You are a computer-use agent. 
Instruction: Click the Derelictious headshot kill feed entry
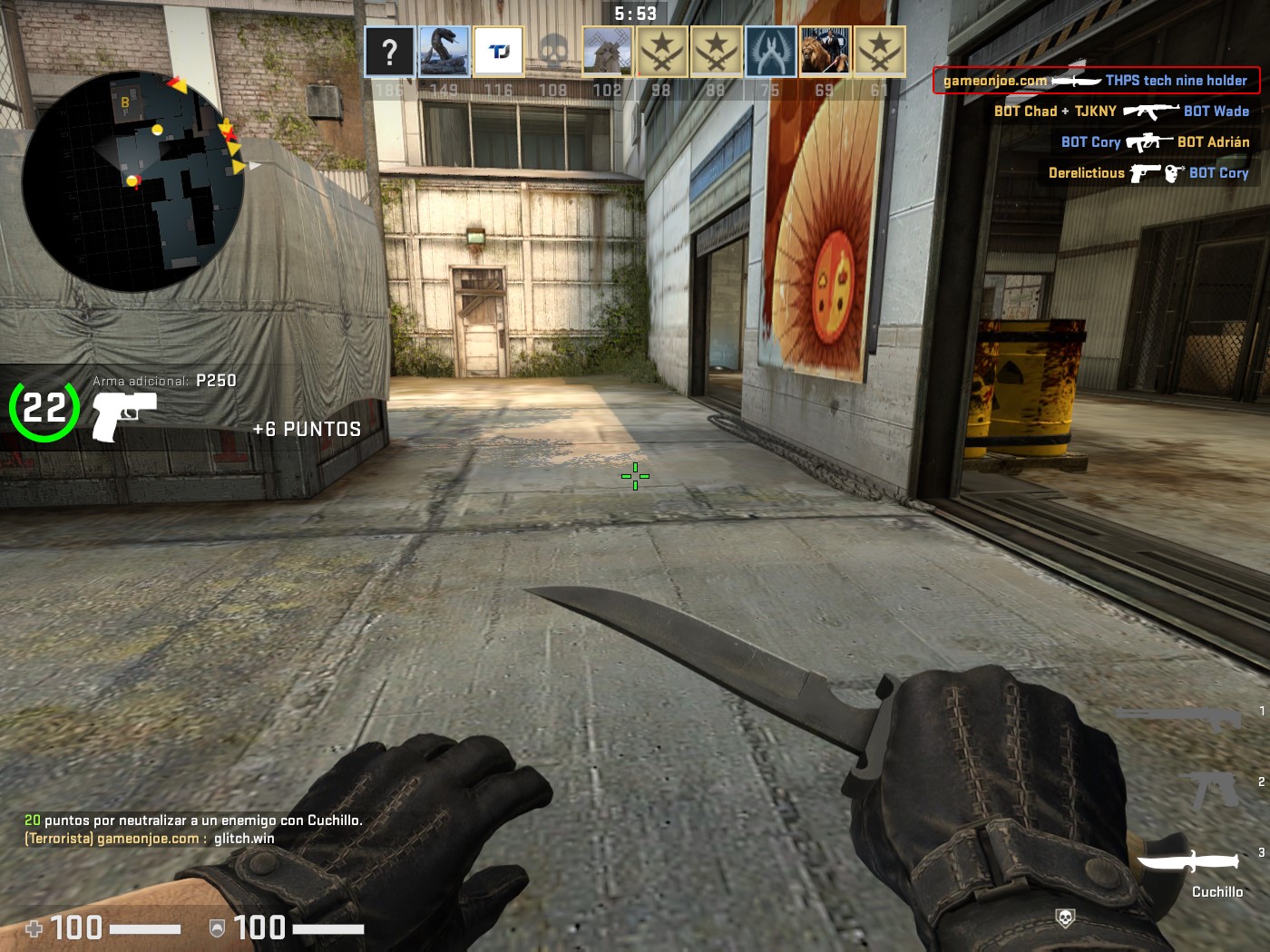click(x=1148, y=173)
